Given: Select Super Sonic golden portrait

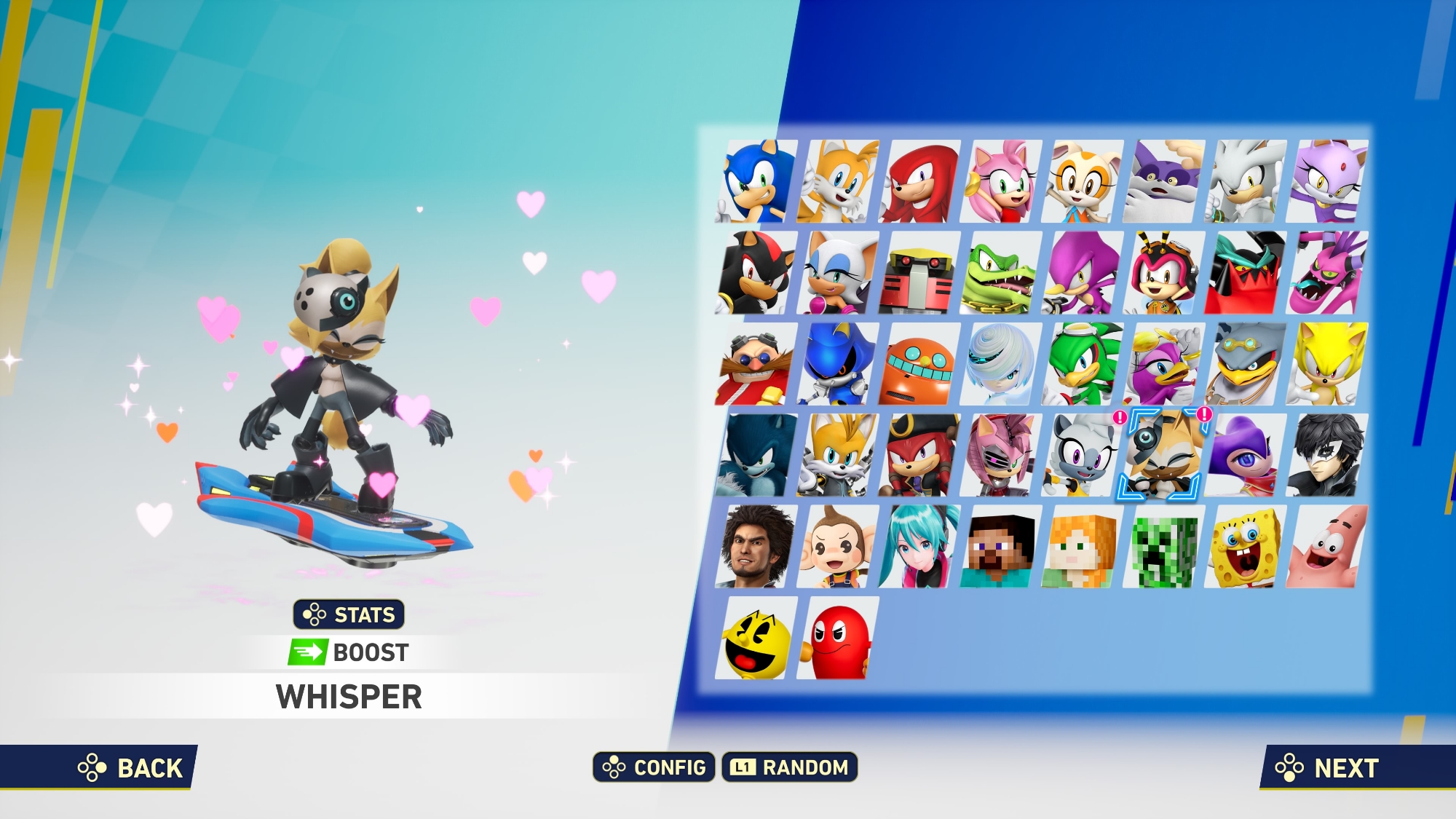Looking at the screenshot, I should click(1327, 364).
